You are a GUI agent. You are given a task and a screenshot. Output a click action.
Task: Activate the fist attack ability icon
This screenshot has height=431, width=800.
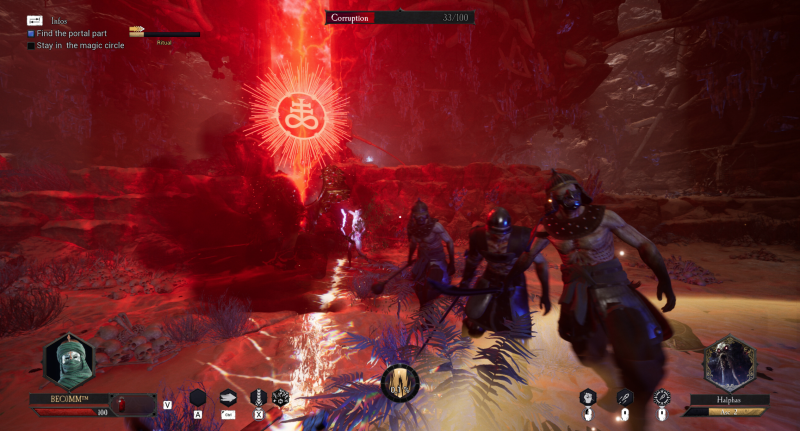(x=589, y=397)
